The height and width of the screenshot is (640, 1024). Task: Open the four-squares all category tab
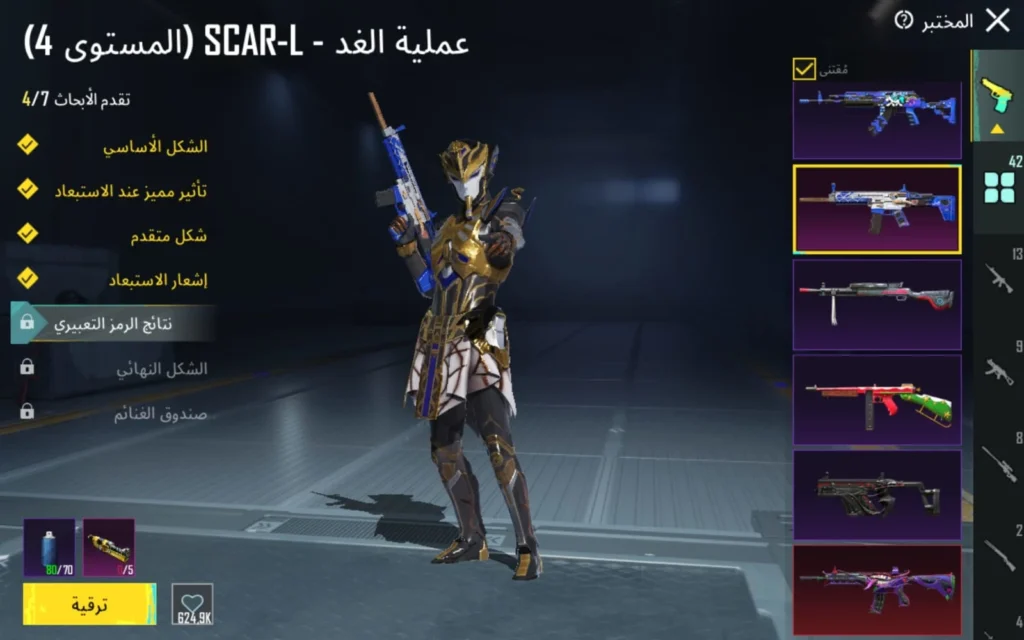pos(999,185)
